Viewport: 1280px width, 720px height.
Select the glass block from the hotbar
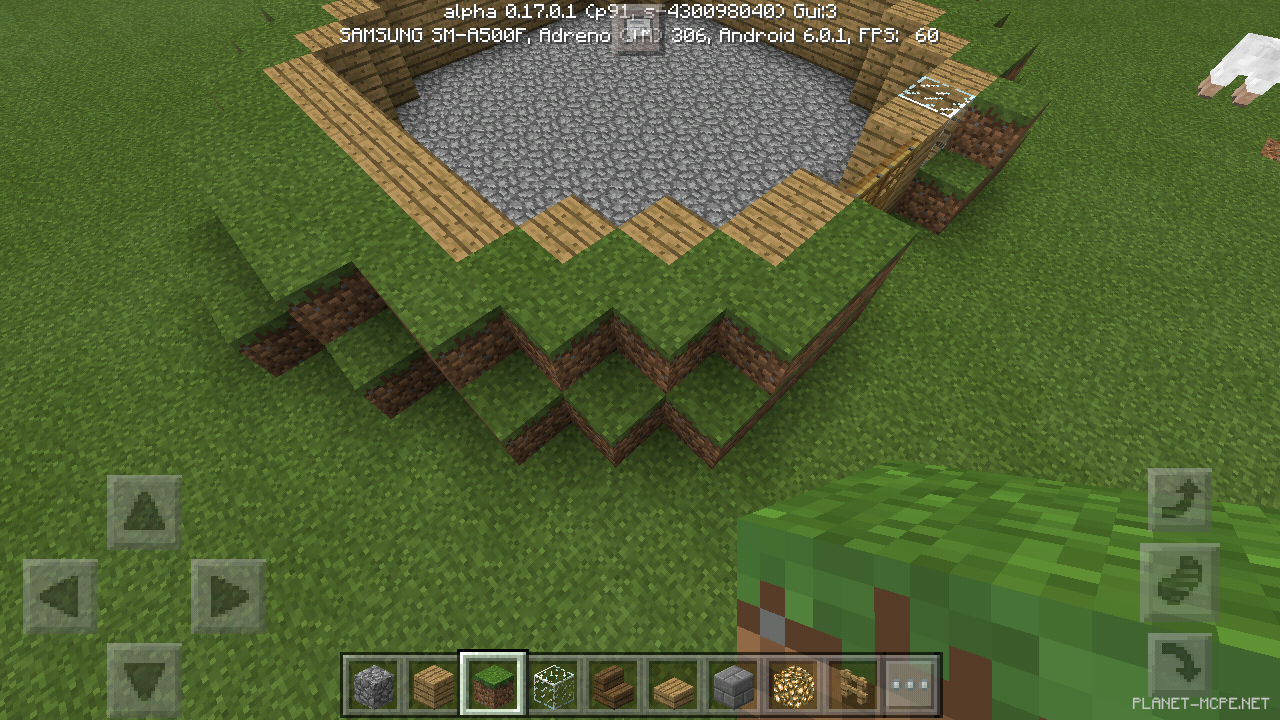tap(553, 684)
